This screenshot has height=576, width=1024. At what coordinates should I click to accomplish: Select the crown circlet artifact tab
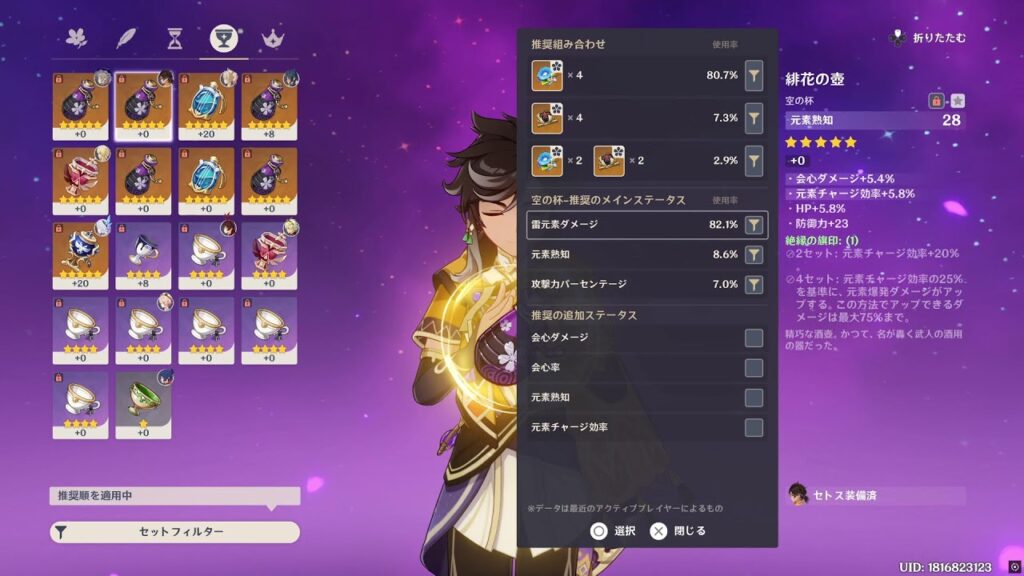(271, 38)
